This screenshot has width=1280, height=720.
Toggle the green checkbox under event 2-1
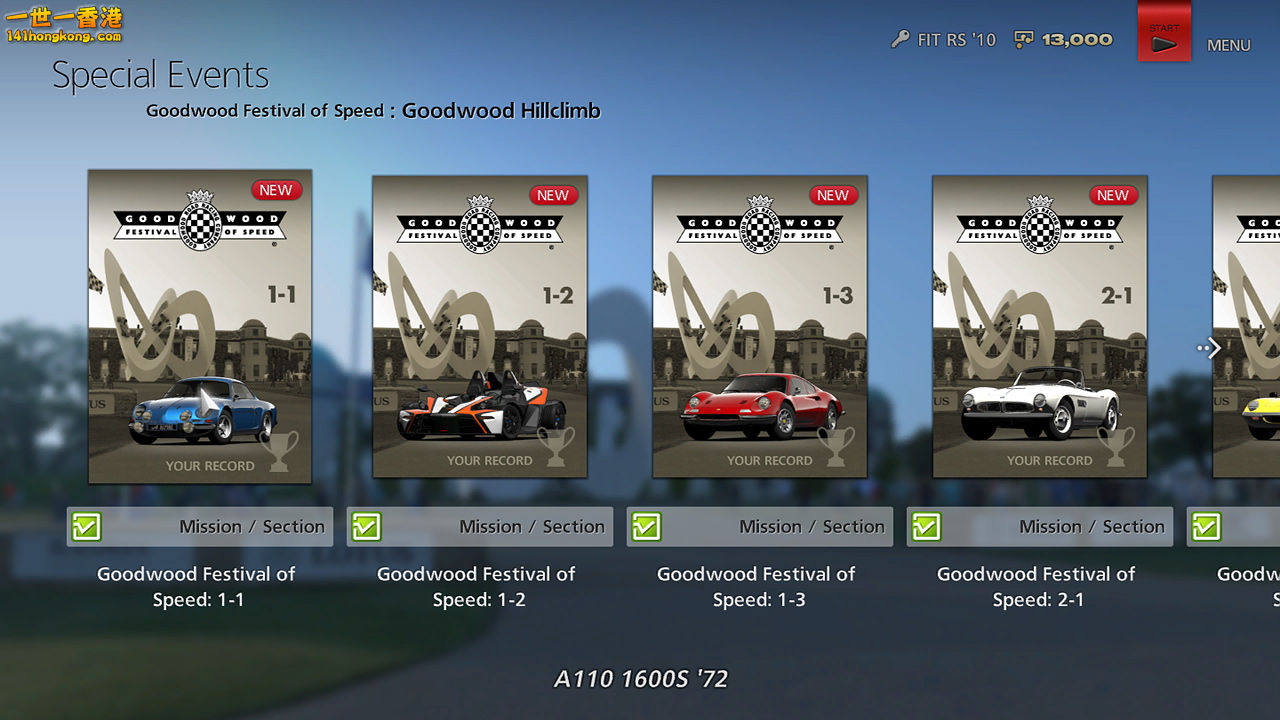point(926,526)
